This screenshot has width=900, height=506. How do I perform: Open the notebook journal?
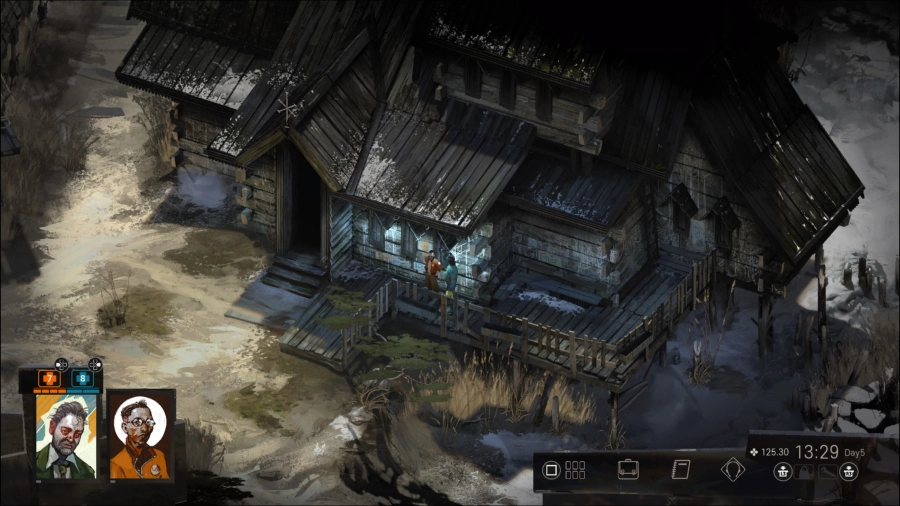pyautogui.click(x=682, y=470)
